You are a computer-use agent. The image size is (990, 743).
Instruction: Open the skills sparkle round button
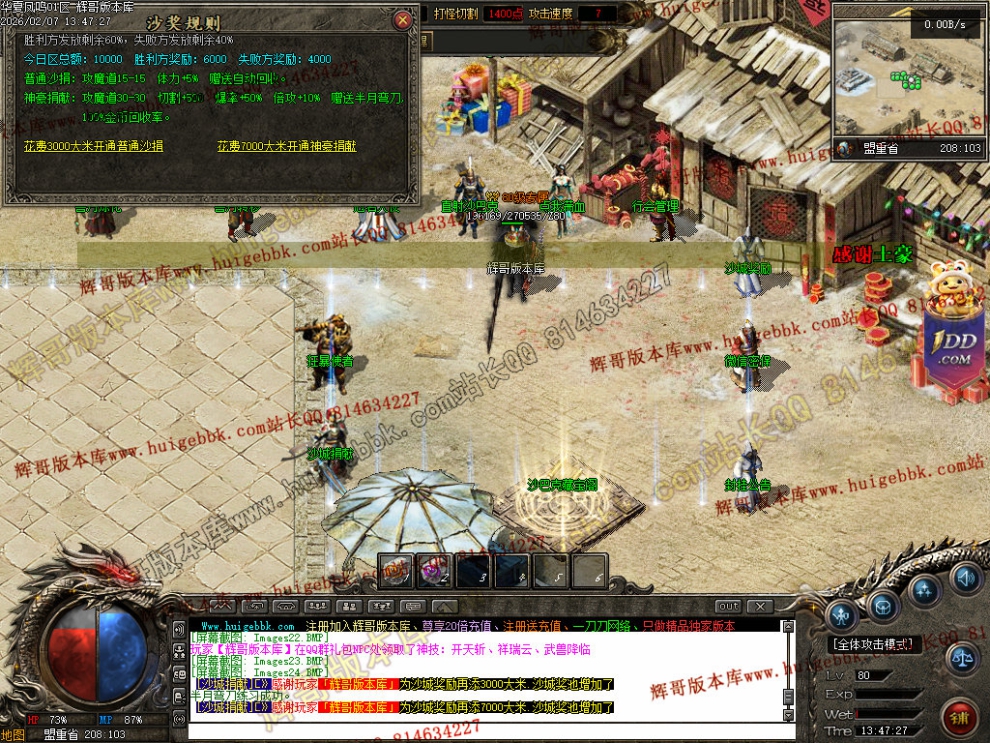pos(925,593)
